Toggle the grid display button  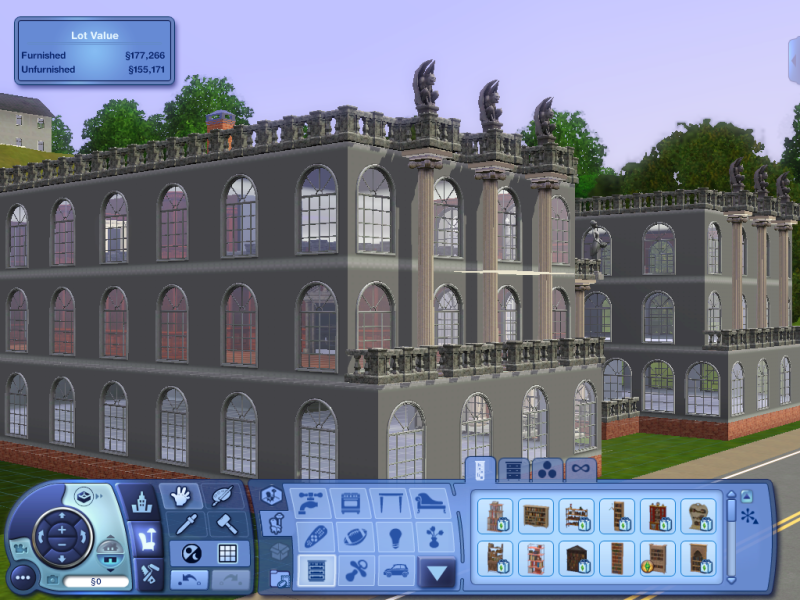tap(227, 553)
